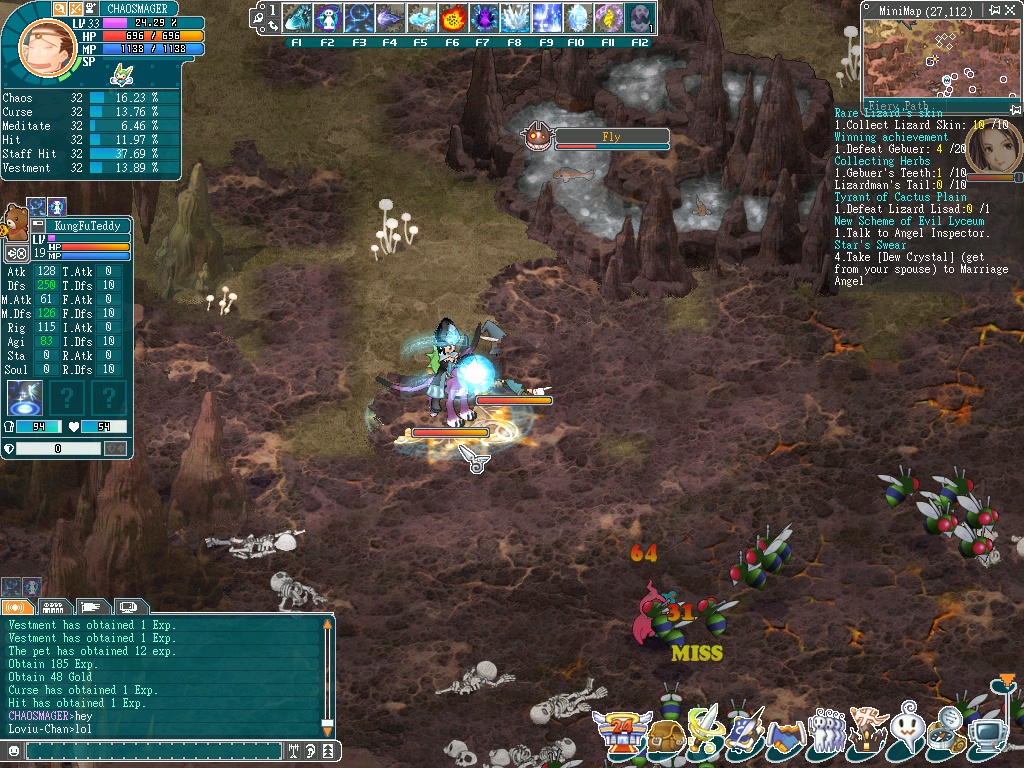Switch to the orange broadcast chat tab
Image resolution: width=1024 pixels, height=768 pixels.
[x=17, y=607]
